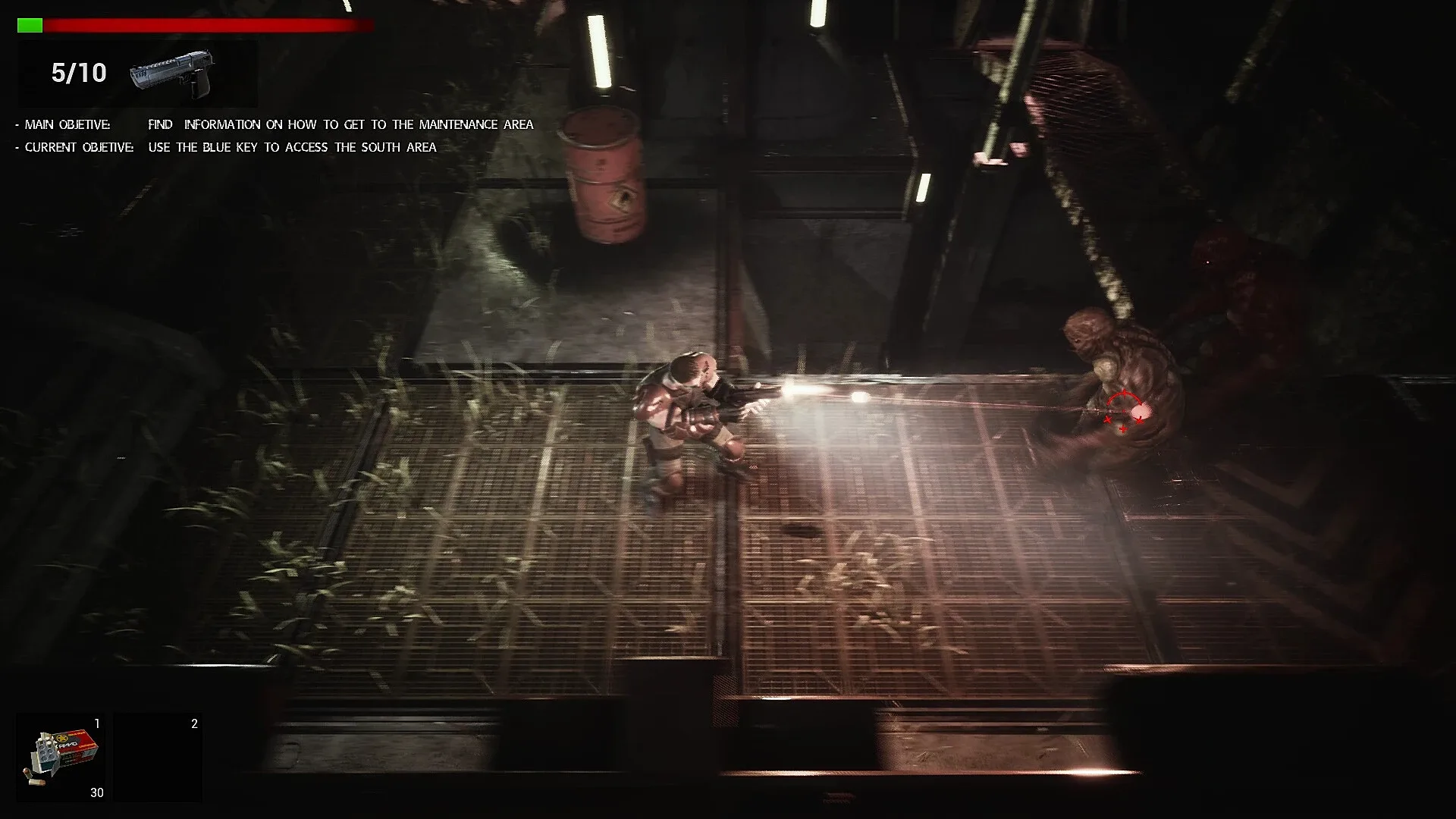Image resolution: width=1456 pixels, height=819 pixels.
Task: Select the empty inventory slot 2
Action: (158, 756)
